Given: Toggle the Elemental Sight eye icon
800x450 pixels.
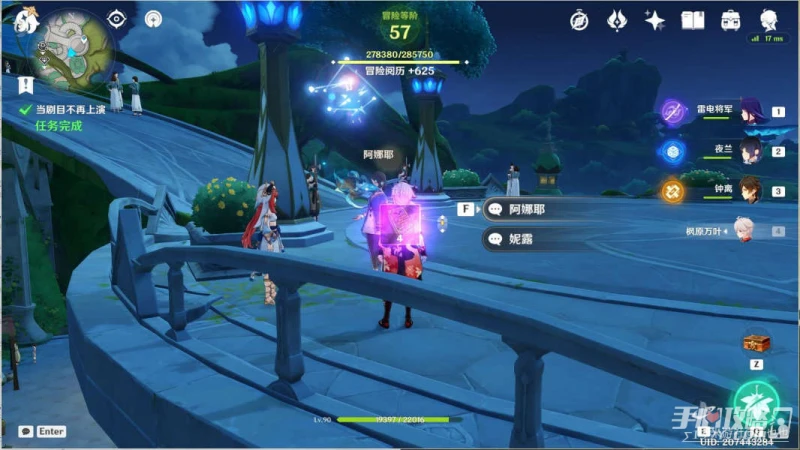Looking at the screenshot, I should coord(118,18).
